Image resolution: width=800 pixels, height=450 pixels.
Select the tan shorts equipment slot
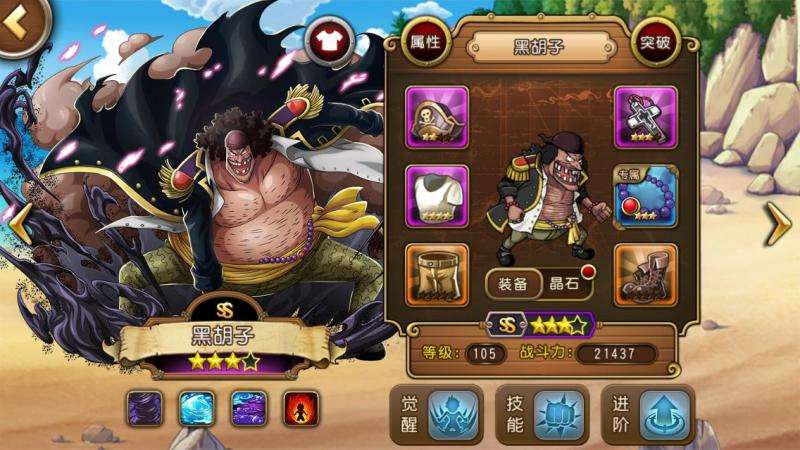[438, 273]
